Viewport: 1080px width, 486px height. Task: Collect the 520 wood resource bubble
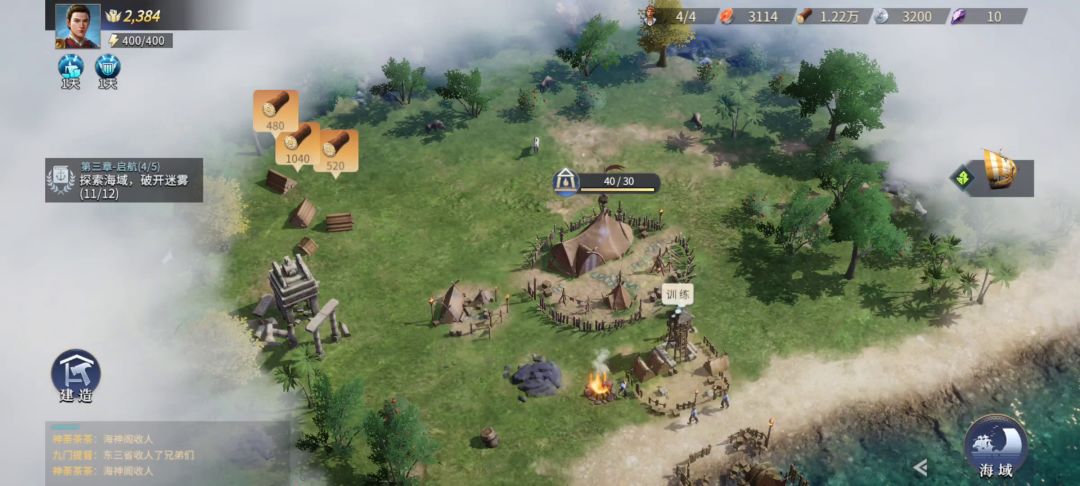[335, 150]
